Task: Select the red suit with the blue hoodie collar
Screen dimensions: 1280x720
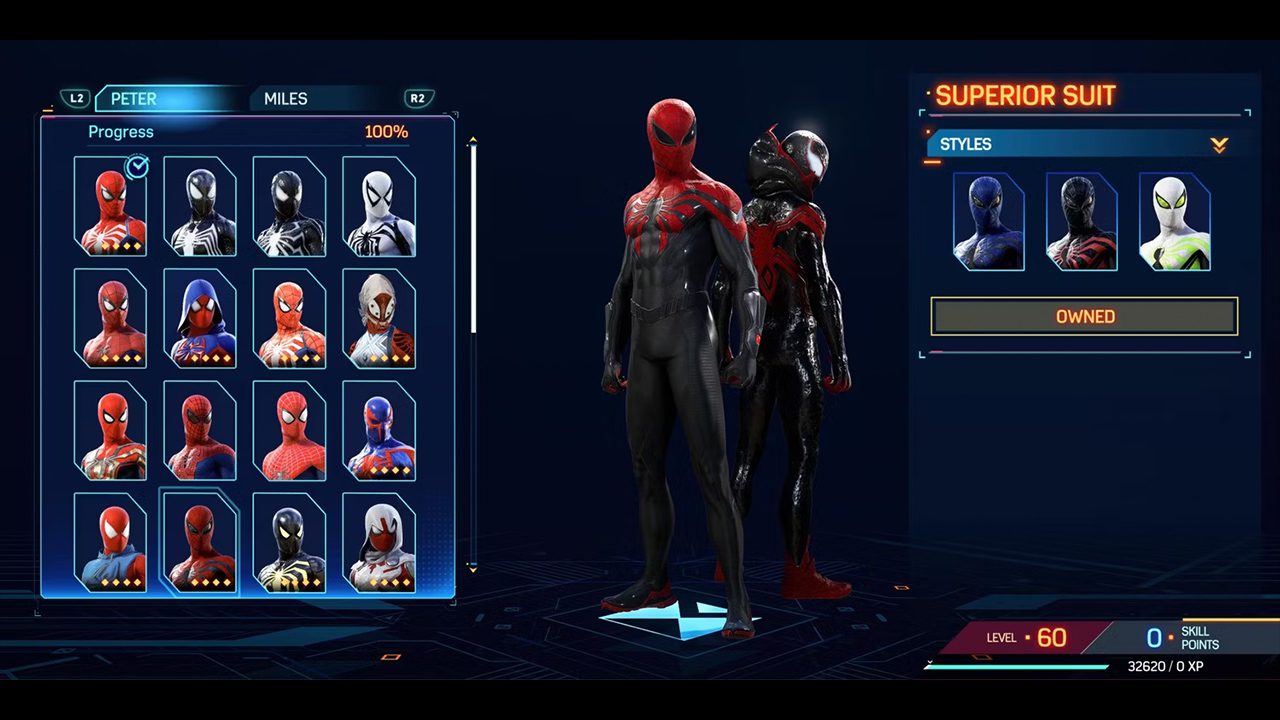Action: (x=110, y=542)
